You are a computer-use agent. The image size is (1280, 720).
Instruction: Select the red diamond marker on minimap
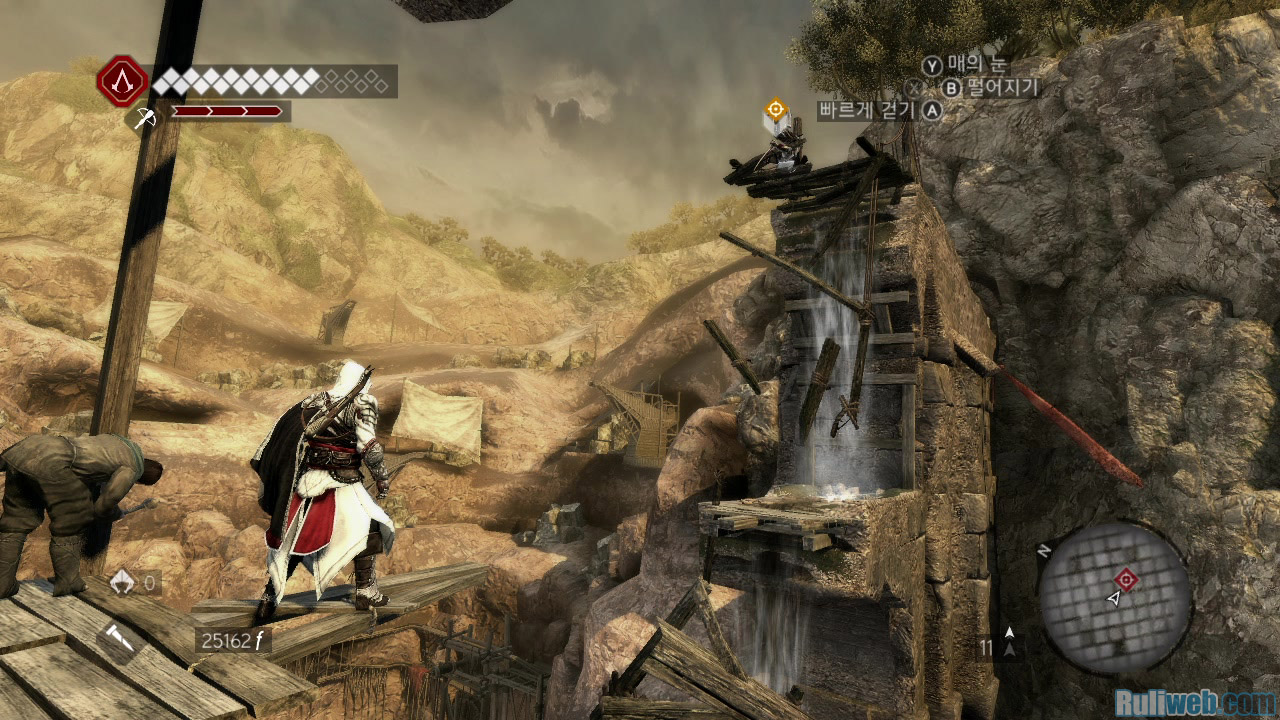click(1127, 578)
